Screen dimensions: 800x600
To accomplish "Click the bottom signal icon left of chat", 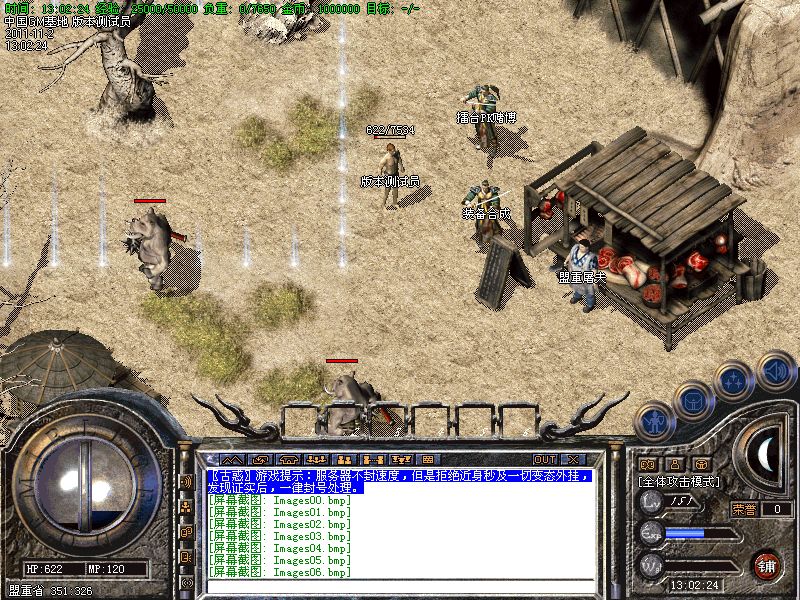I will [x=186, y=581].
